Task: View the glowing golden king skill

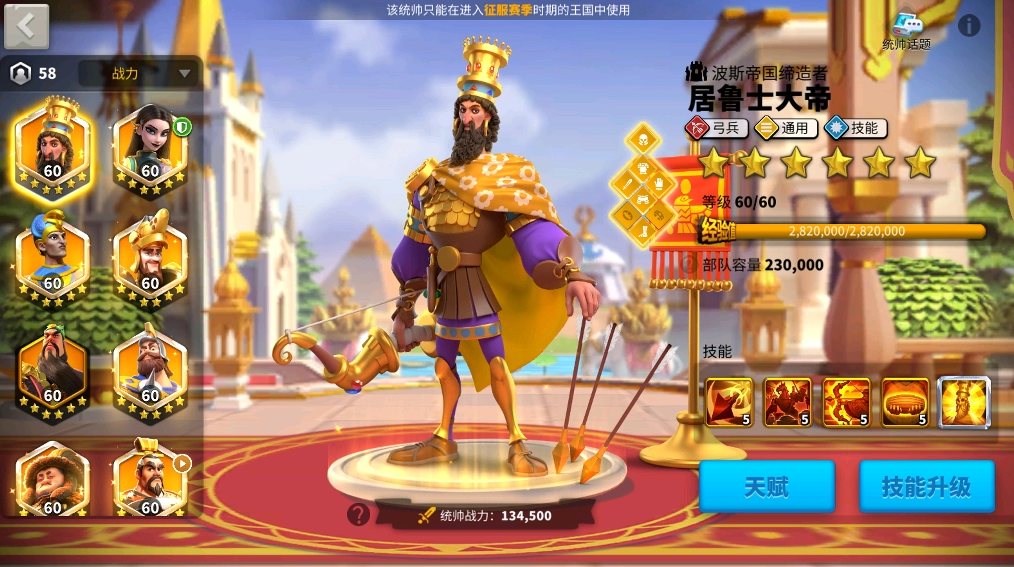Action: coord(964,402)
